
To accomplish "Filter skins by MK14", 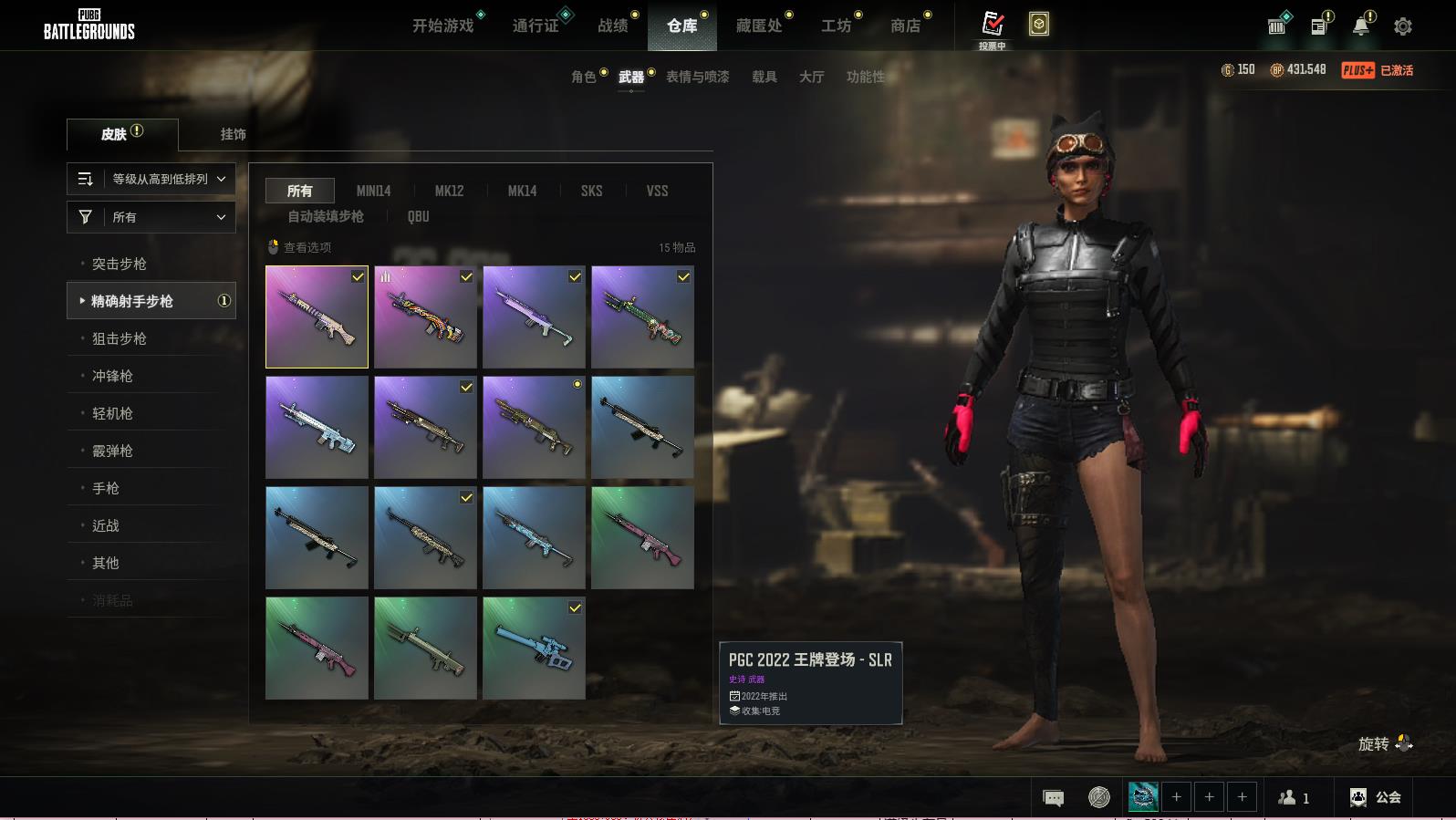I will [x=522, y=191].
